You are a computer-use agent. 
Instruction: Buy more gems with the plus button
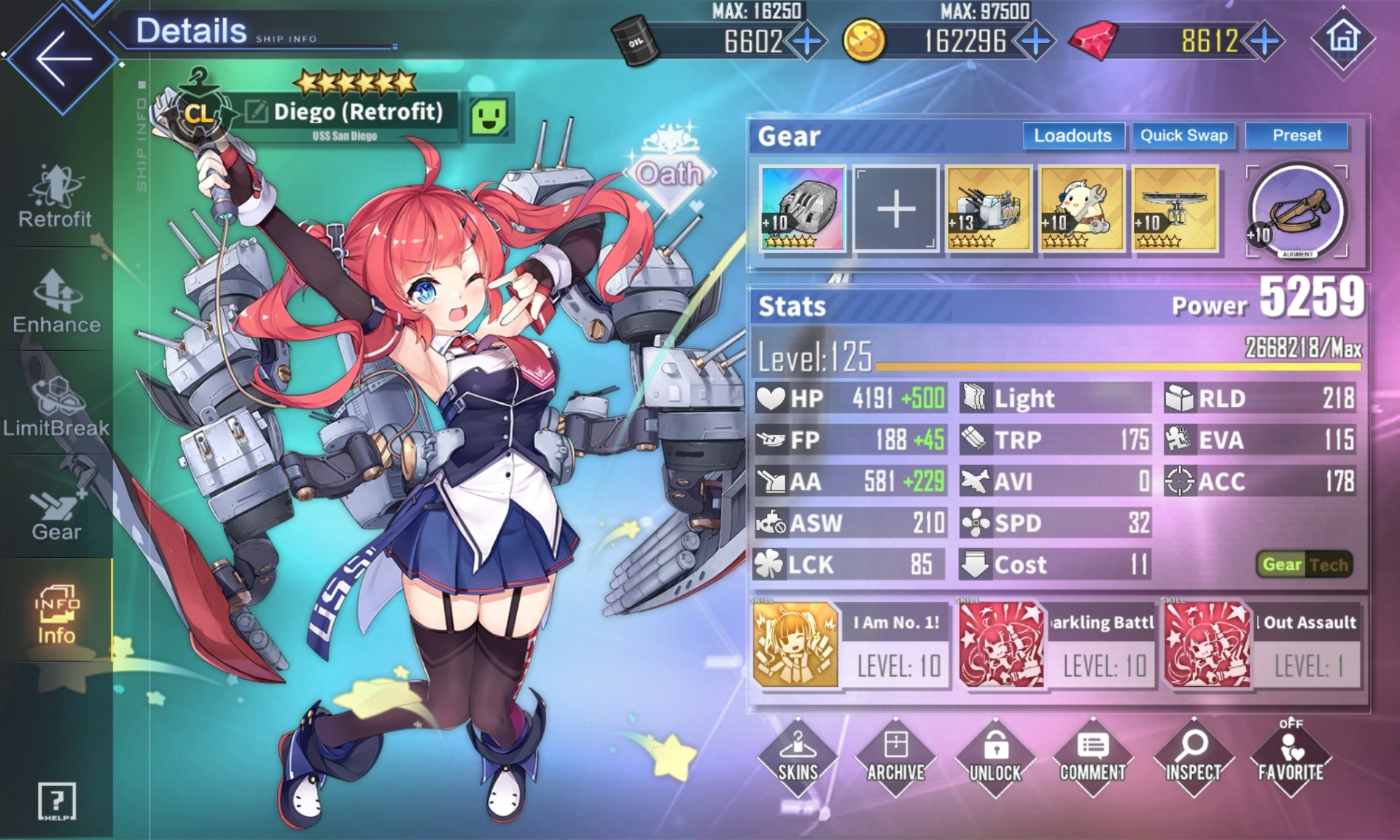(x=1265, y=42)
